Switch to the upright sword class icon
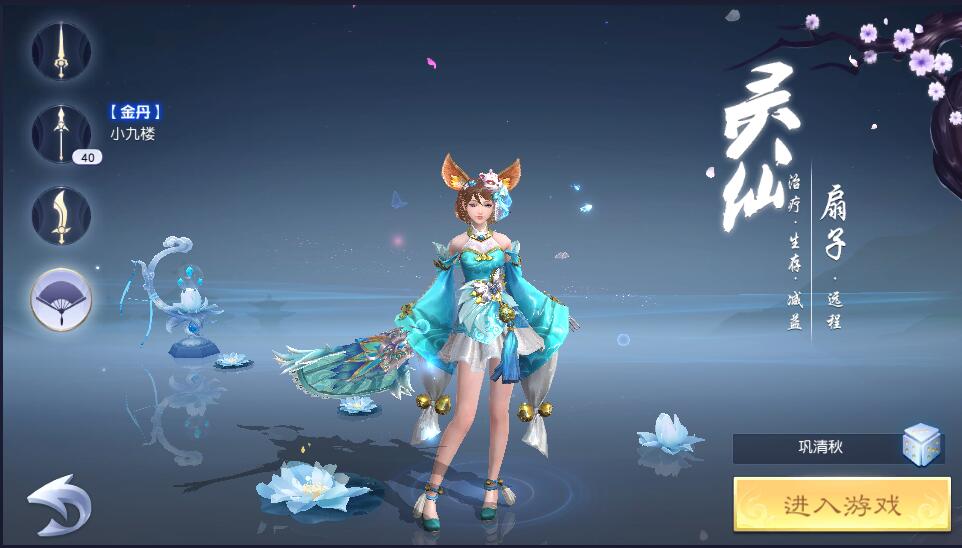Image resolution: width=962 pixels, height=548 pixels. click(x=61, y=51)
